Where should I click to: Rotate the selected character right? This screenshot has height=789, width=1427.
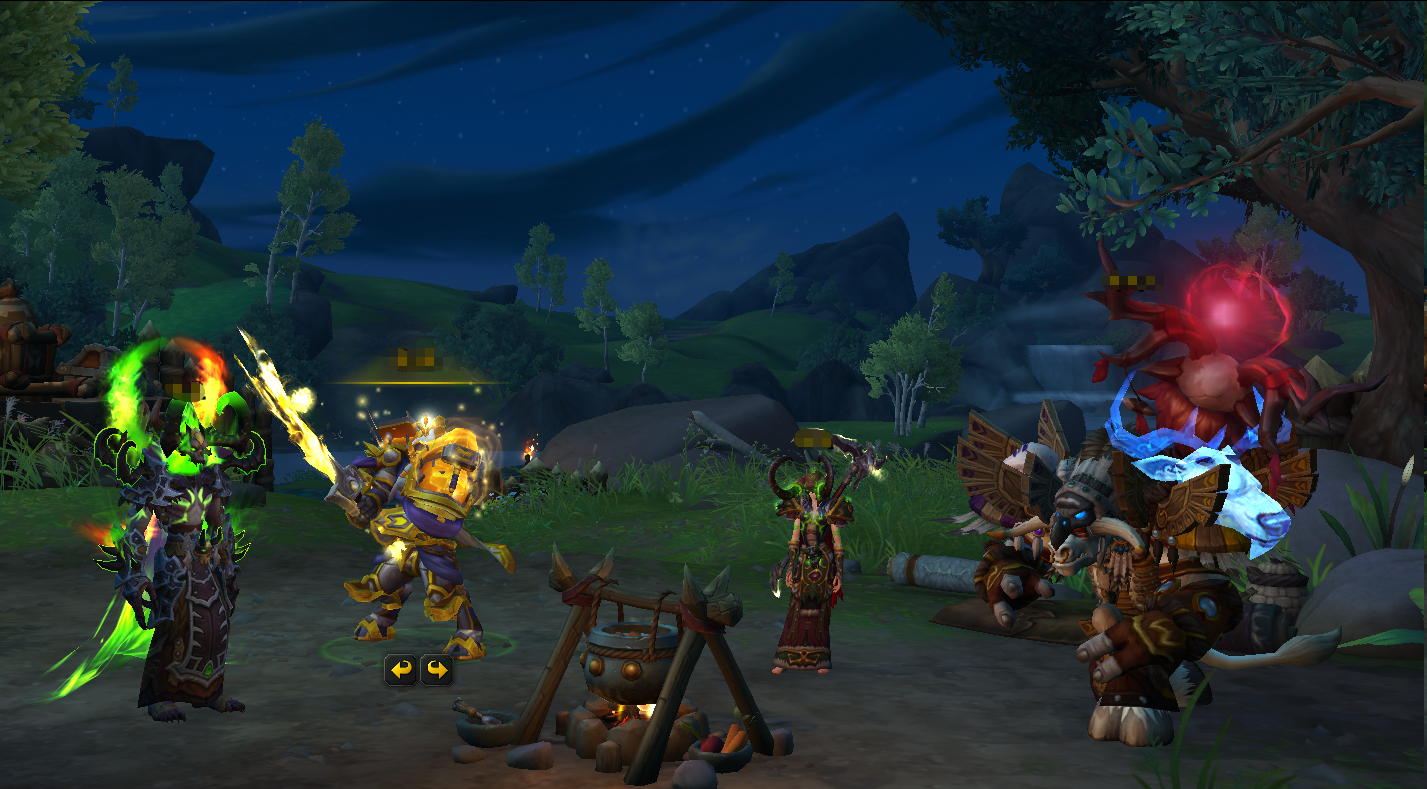(436, 669)
